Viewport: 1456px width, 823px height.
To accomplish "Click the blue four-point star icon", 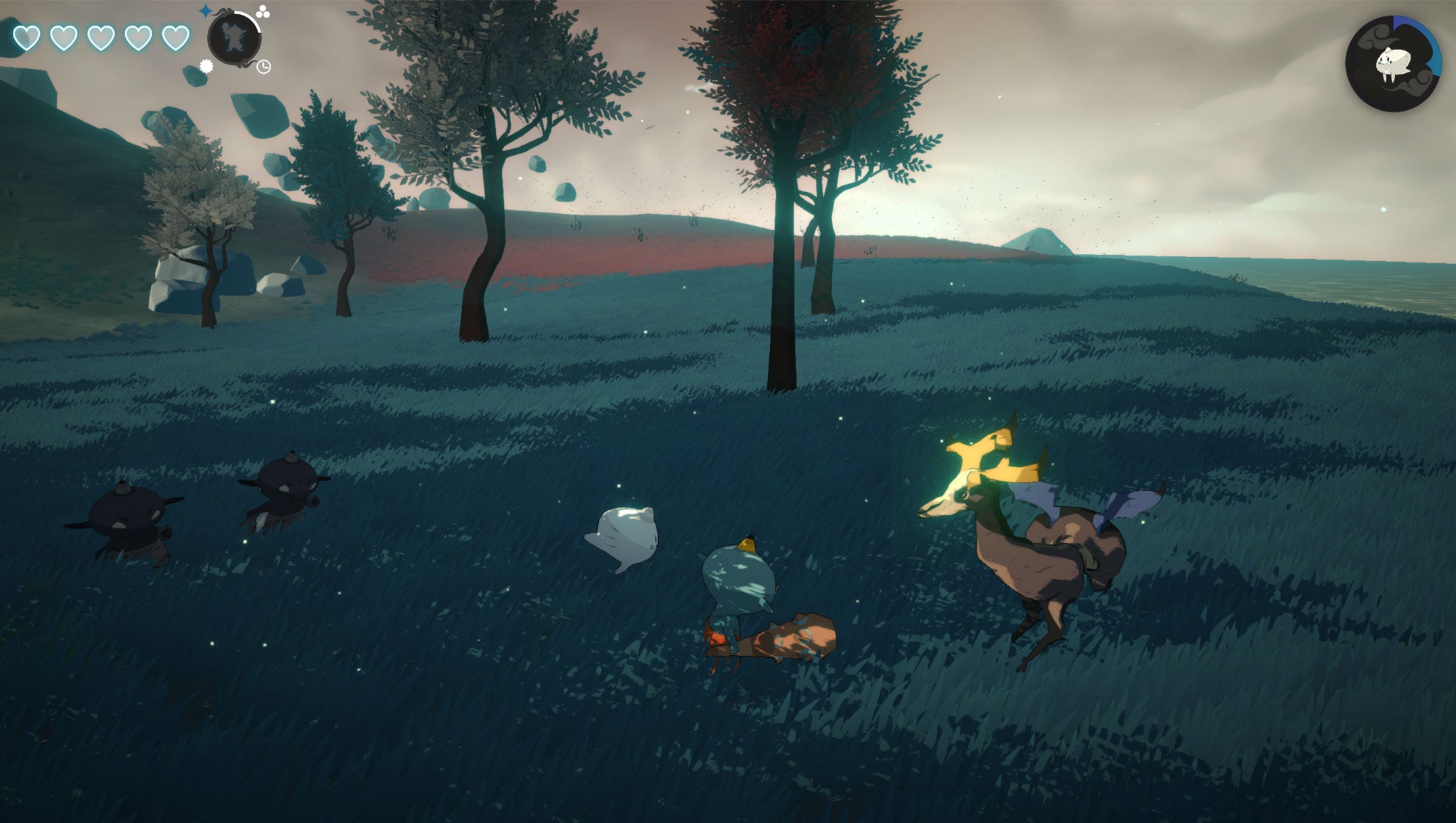I will pyautogui.click(x=205, y=11).
